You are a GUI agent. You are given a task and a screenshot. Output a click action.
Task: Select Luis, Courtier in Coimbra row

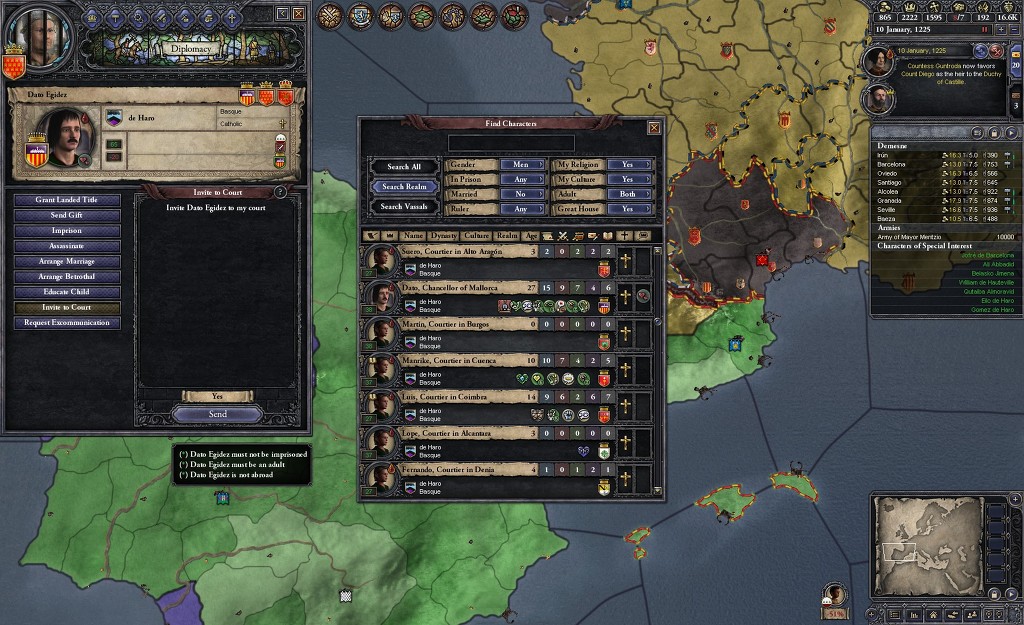click(450, 397)
